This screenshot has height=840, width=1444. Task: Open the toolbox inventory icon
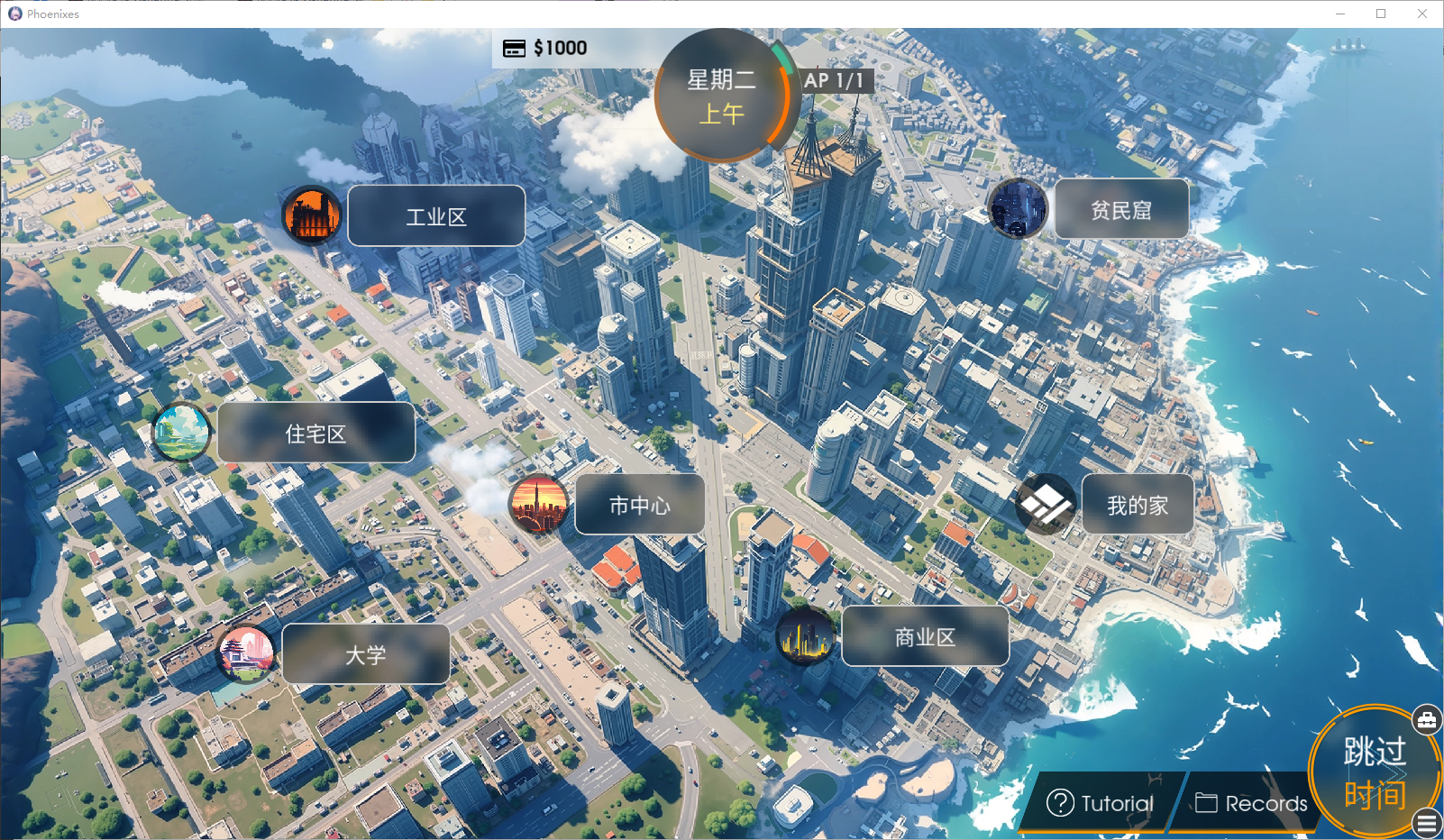[x=1426, y=719]
